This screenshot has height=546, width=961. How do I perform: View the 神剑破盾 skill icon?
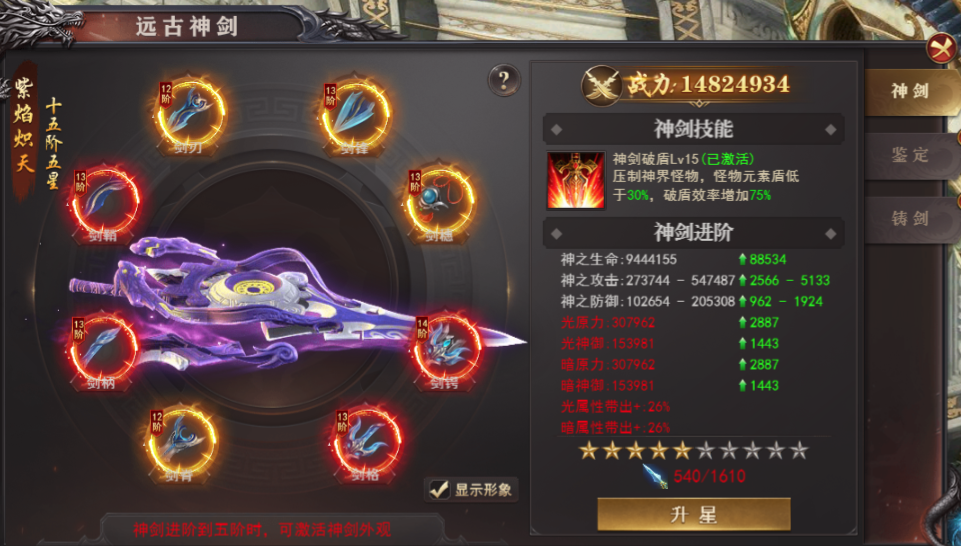[x=576, y=180]
